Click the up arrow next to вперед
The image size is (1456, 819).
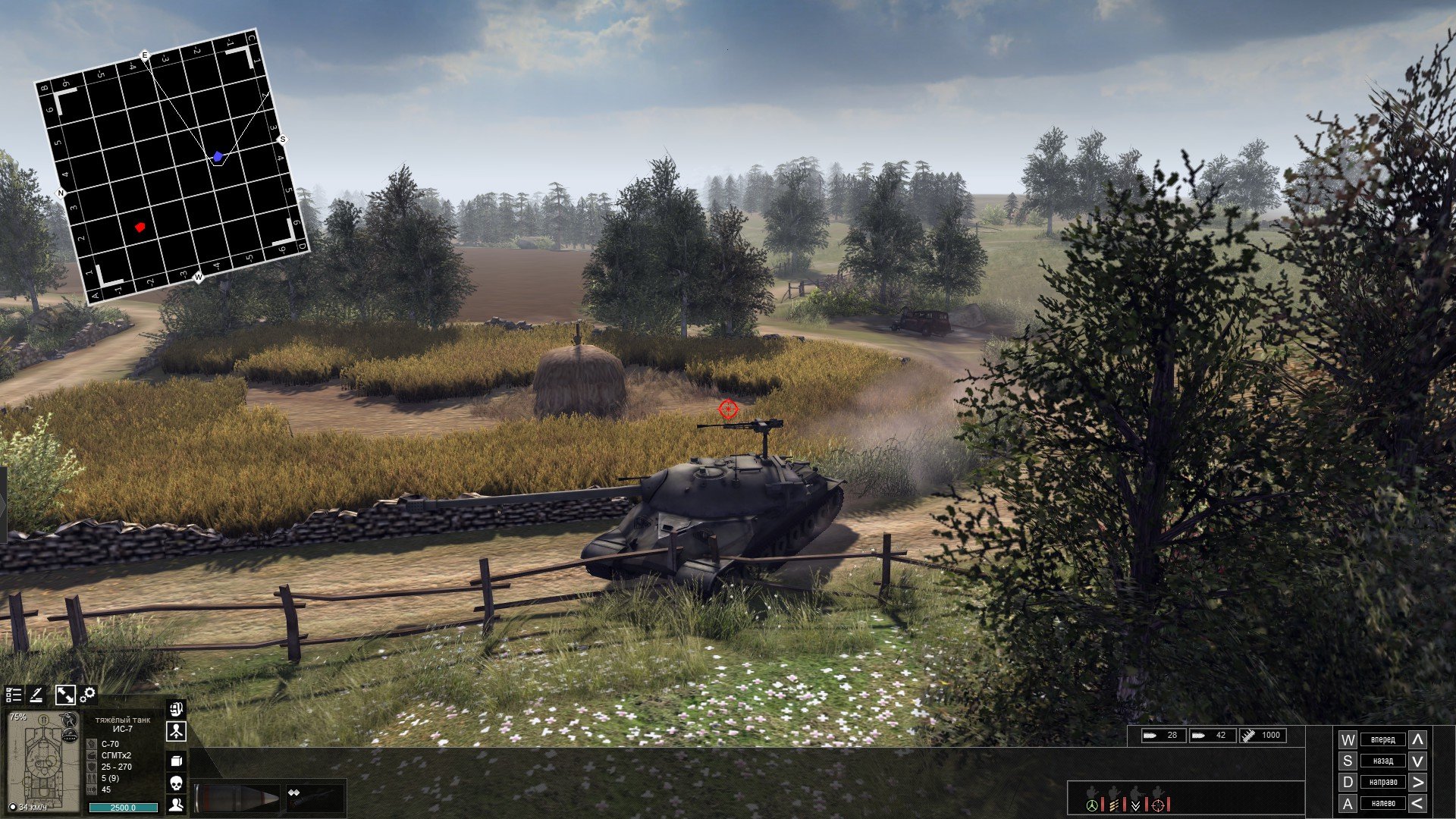point(1417,739)
